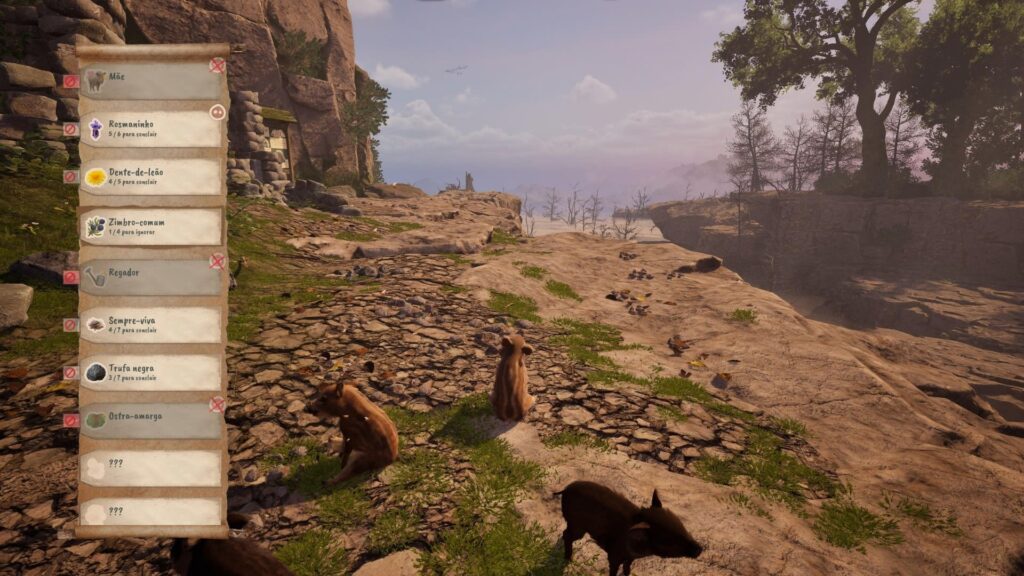
Task: Click the crossed-out badge on the Regador entry
Action: tap(217, 261)
